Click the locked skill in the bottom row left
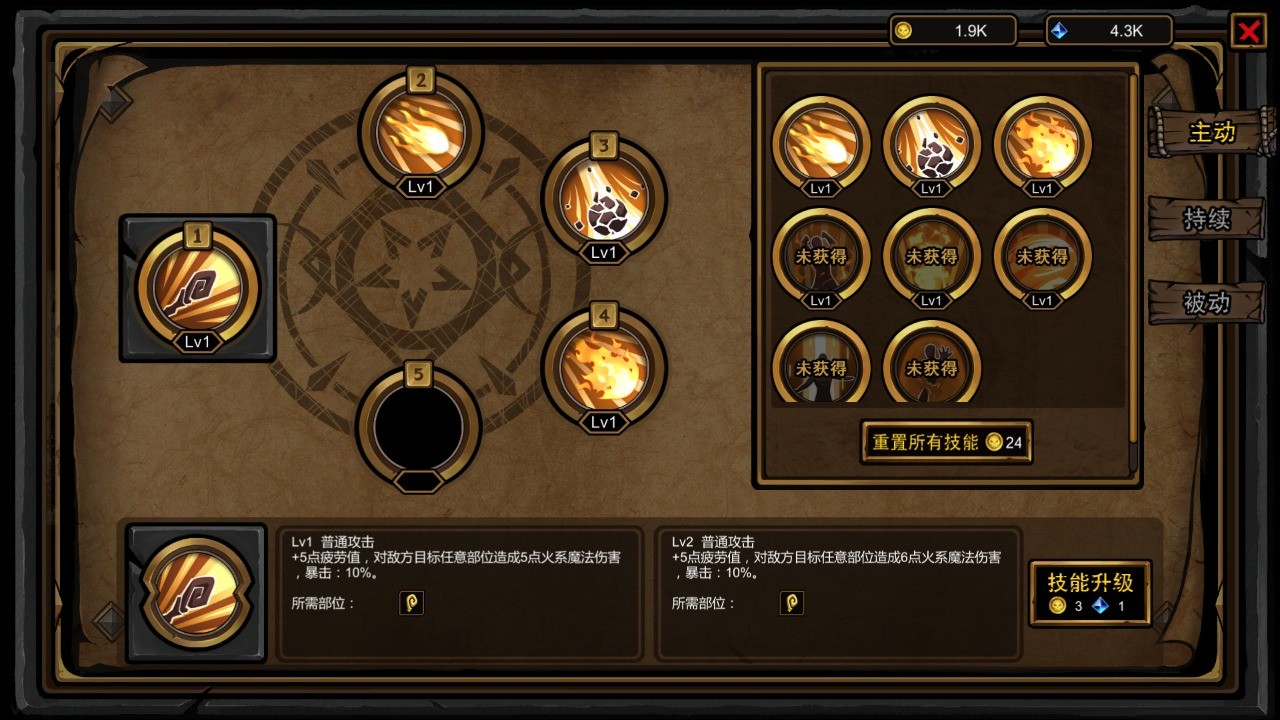The image size is (1280, 720). pyautogui.click(x=821, y=368)
